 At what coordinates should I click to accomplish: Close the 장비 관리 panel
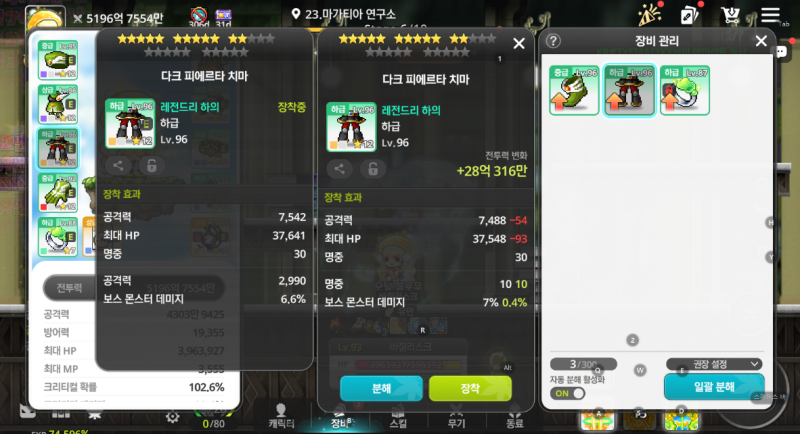point(761,41)
